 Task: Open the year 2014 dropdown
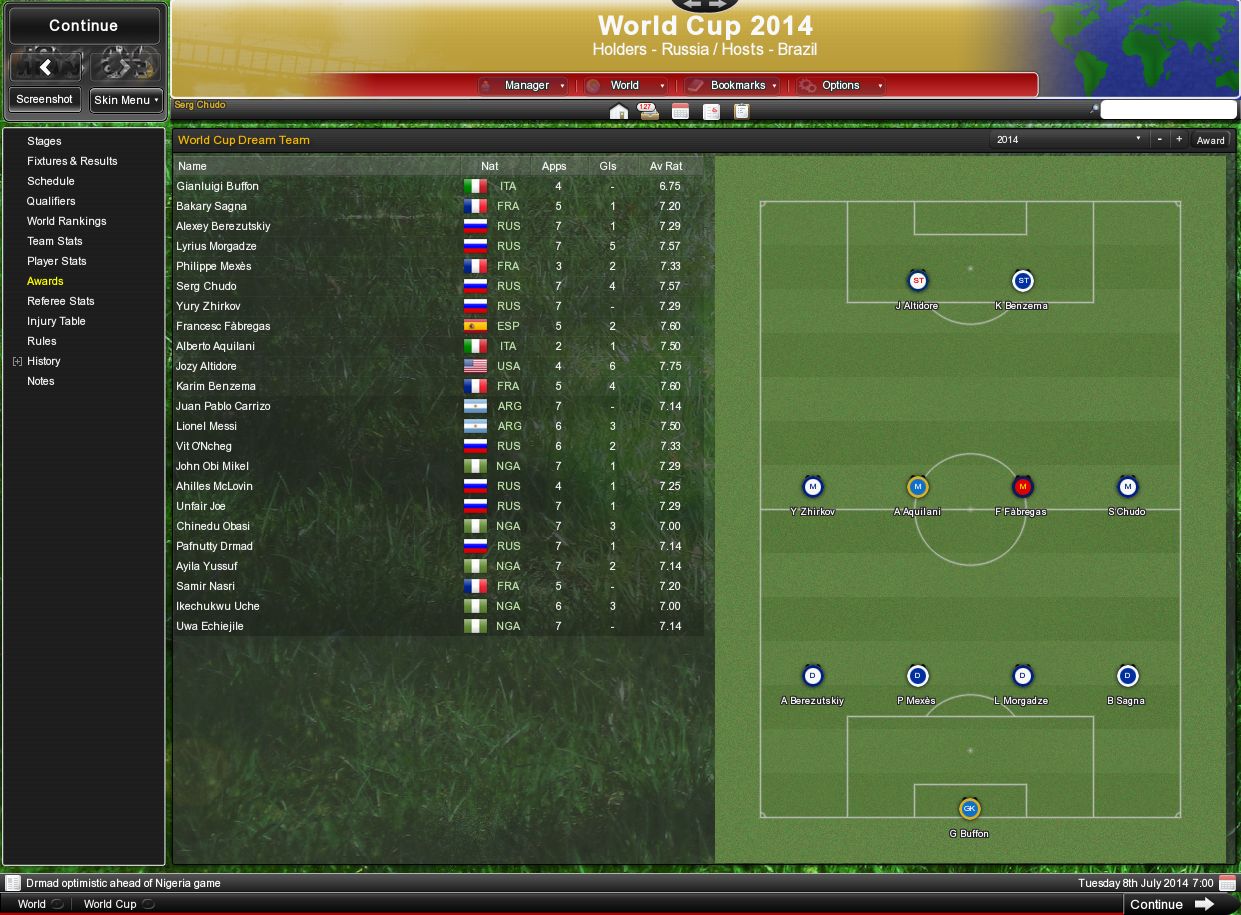point(1068,140)
